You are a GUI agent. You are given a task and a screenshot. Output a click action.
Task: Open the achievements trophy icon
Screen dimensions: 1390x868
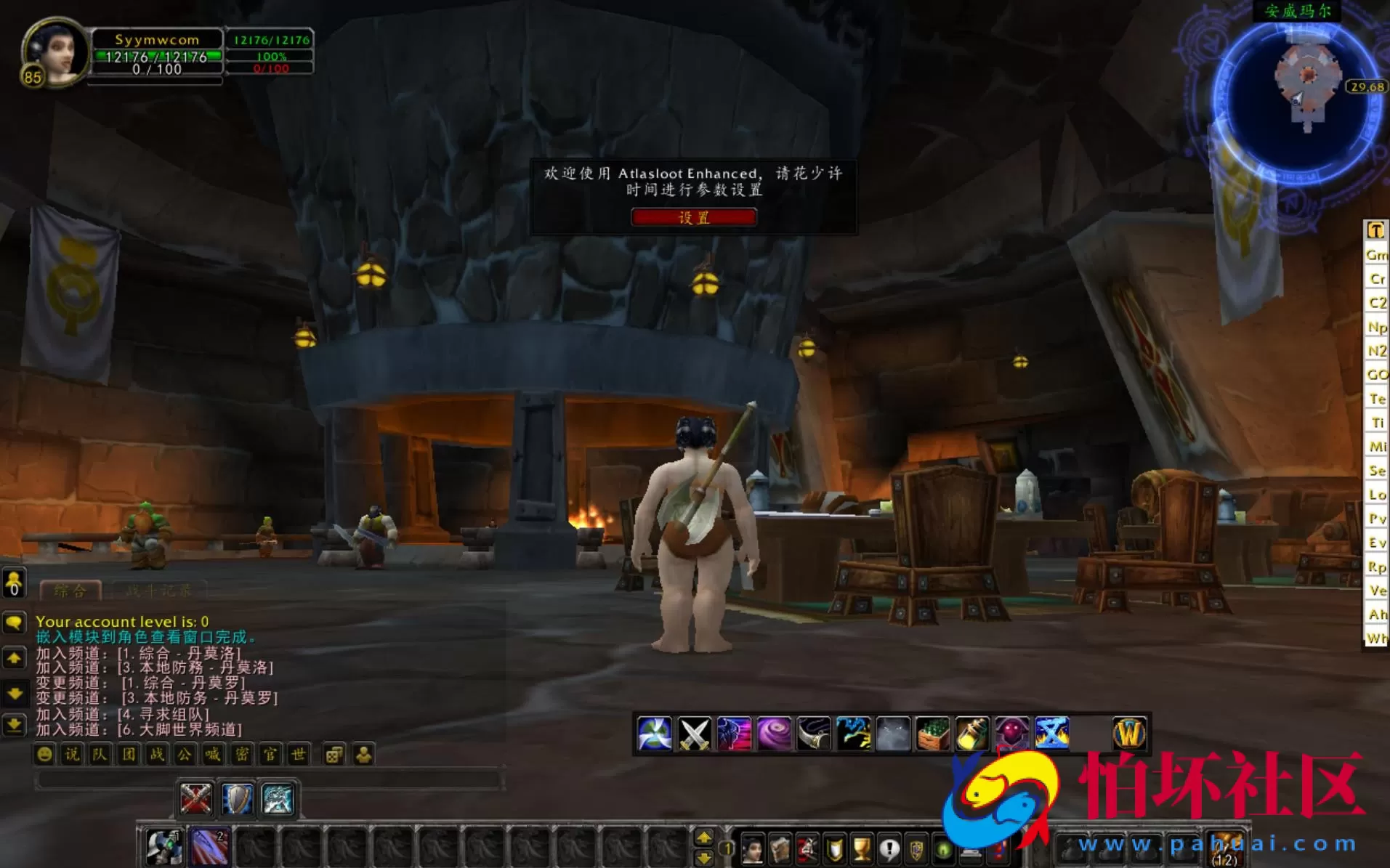(862, 850)
